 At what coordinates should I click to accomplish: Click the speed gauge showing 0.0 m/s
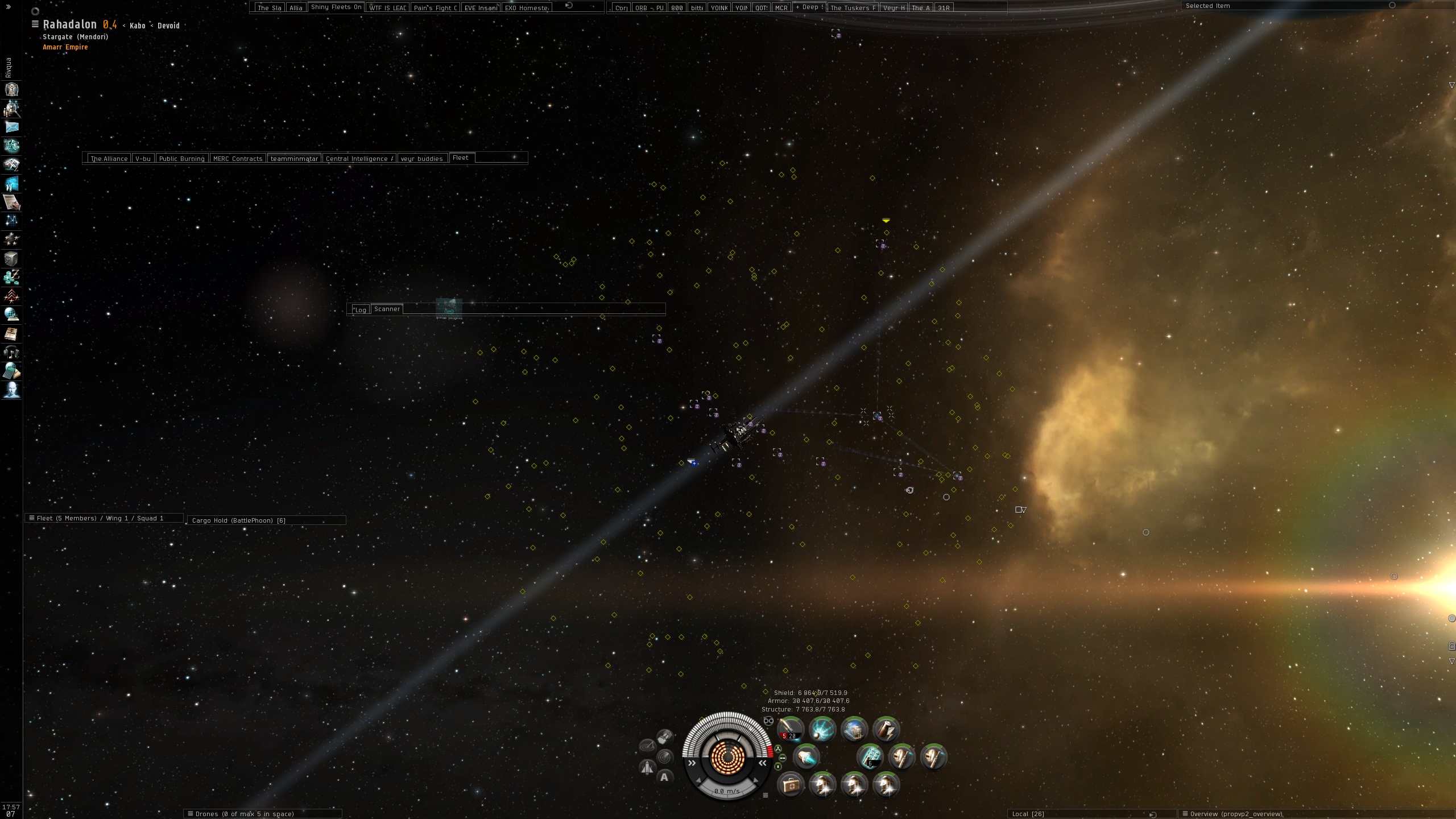[727, 791]
